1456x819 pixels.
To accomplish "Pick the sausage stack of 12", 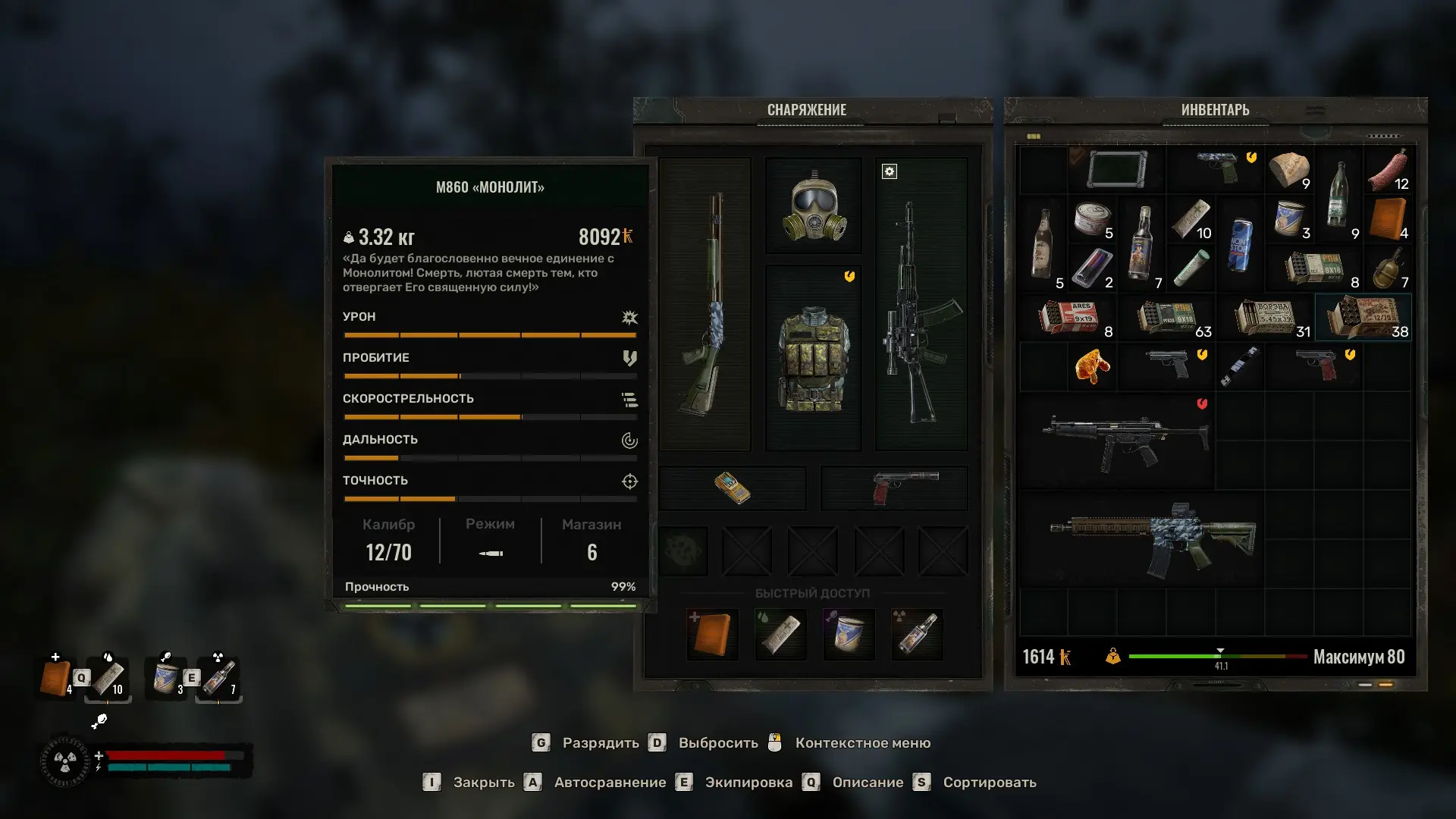I will pyautogui.click(x=1388, y=170).
